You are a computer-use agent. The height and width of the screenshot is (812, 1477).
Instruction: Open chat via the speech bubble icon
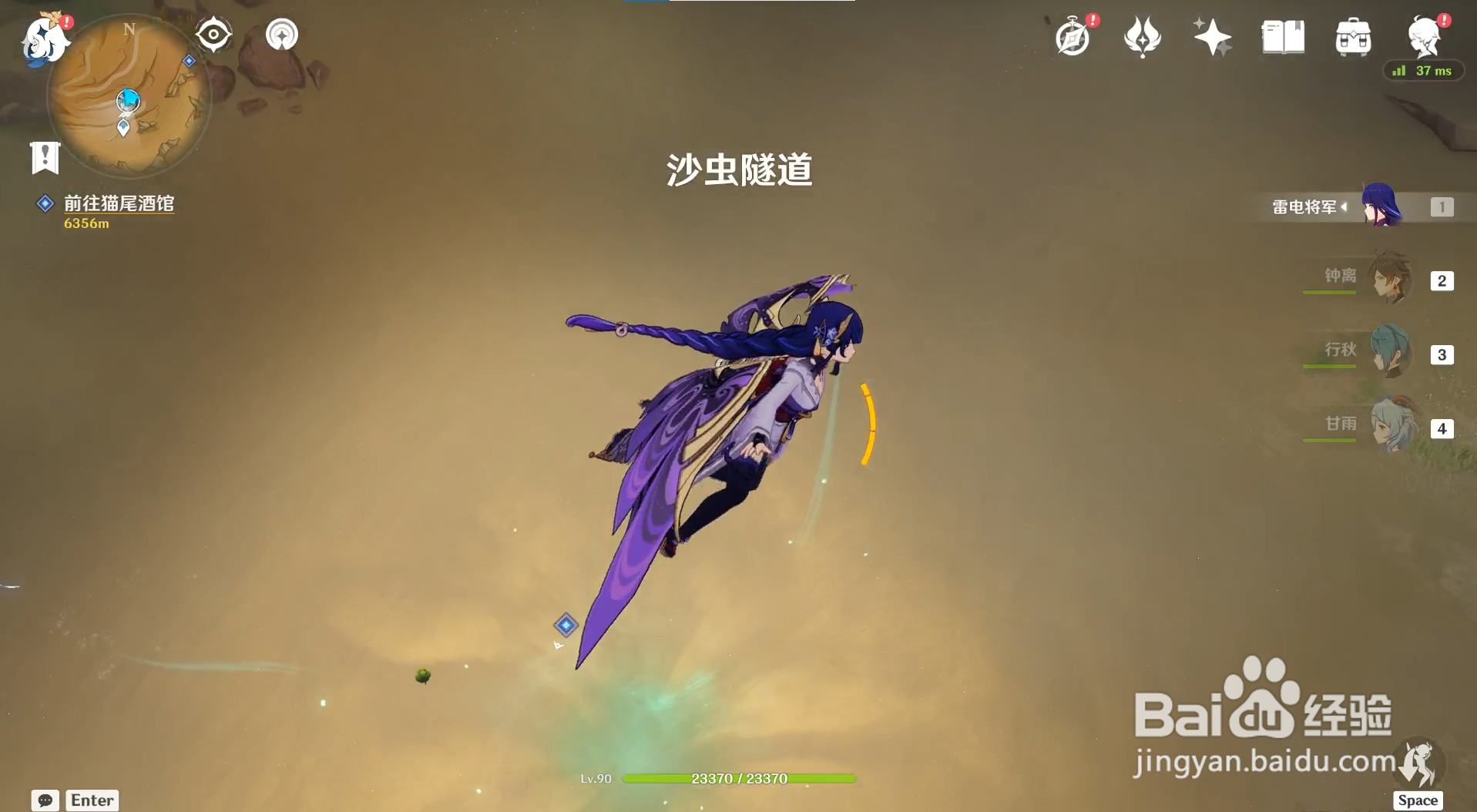pyautogui.click(x=44, y=801)
